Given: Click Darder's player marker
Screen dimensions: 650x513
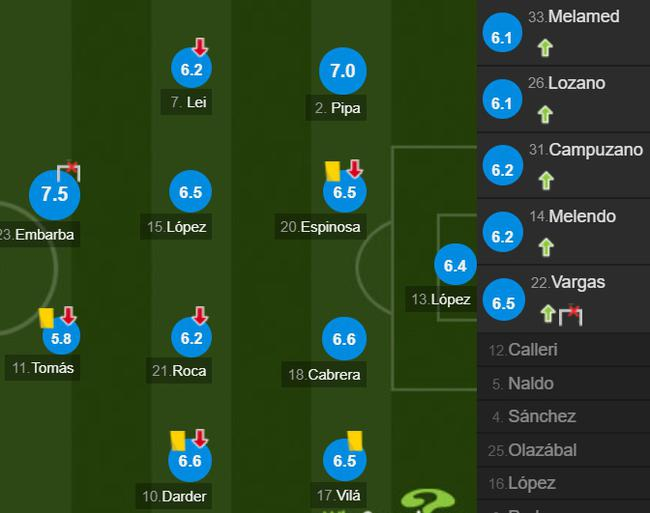Looking at the screenshot, I should click(x=190, y=461).
